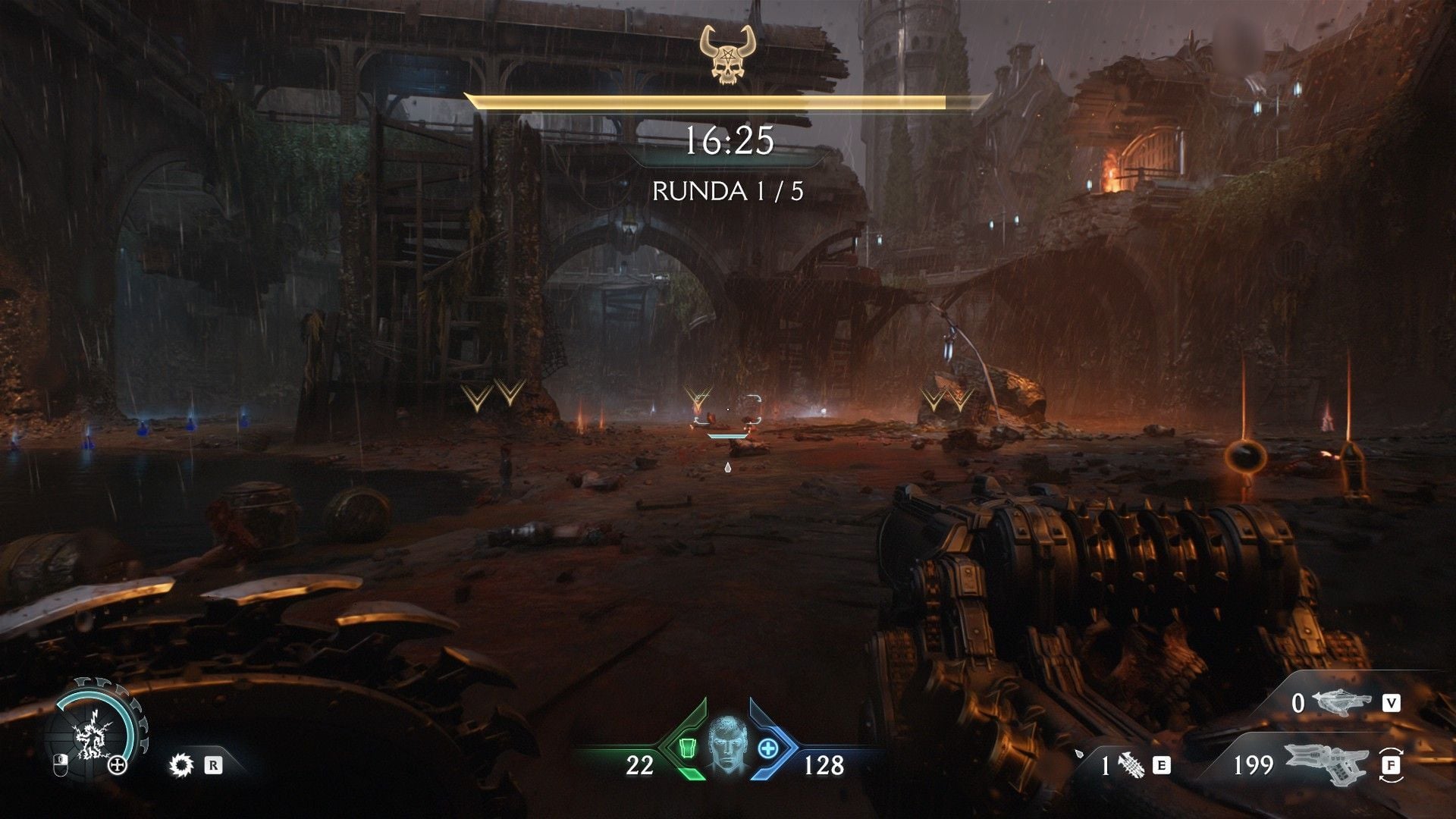Select the shield saw blade icon
Screen dimensions: 1456x819
(x=181, y=764)
